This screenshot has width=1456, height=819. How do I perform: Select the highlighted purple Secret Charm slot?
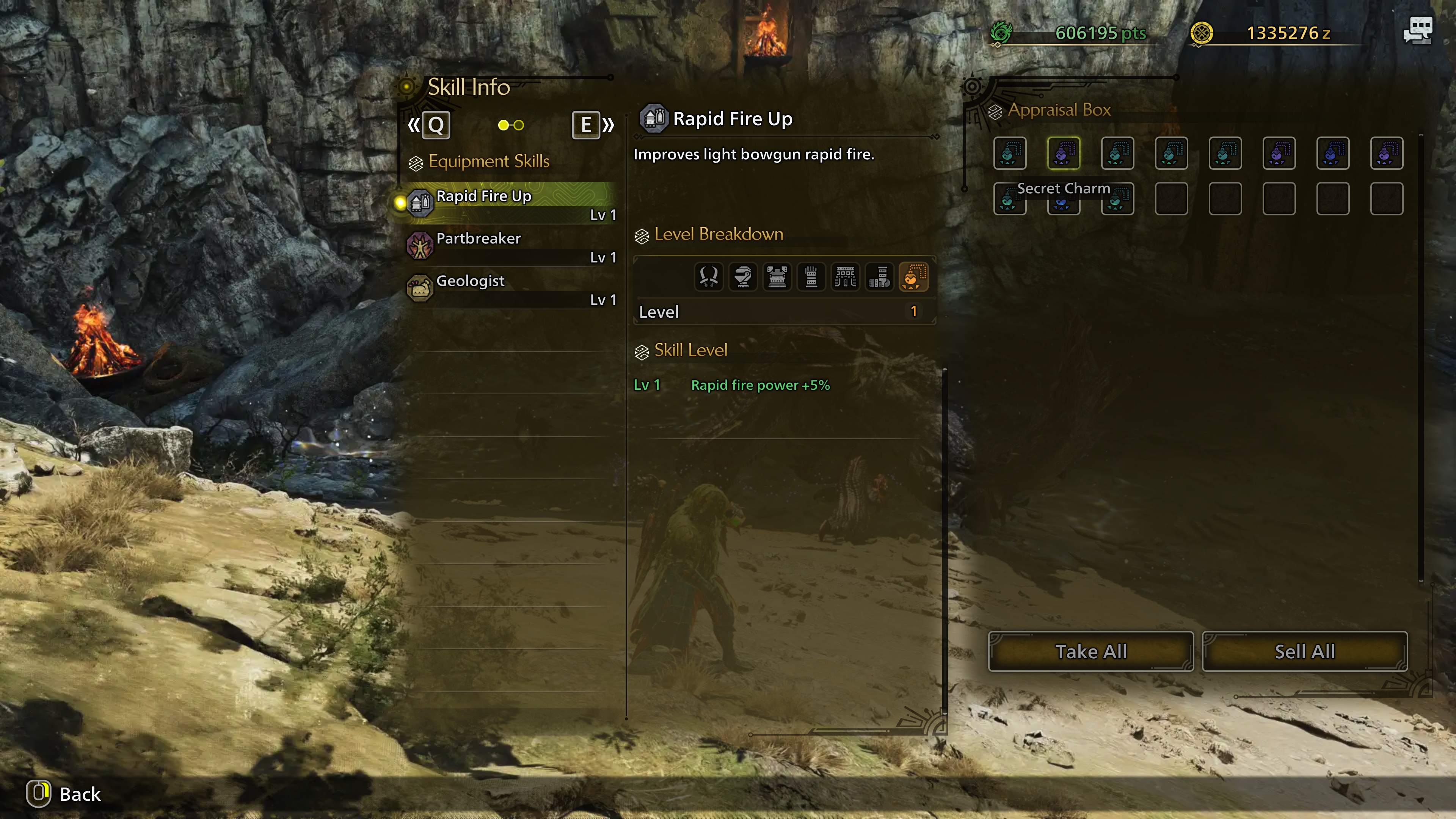pyautogui.click(x=1063, y=153)
